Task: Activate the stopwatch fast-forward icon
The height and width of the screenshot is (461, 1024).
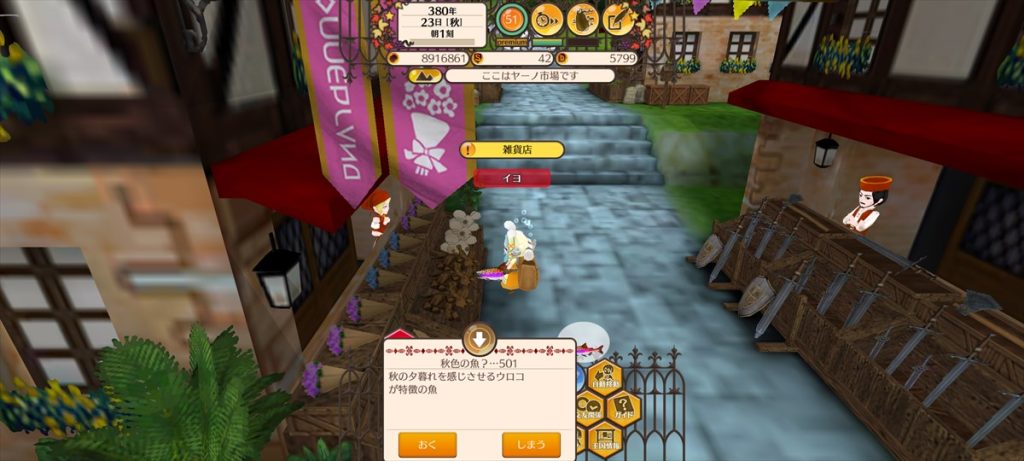Action: tap(547, 18)
